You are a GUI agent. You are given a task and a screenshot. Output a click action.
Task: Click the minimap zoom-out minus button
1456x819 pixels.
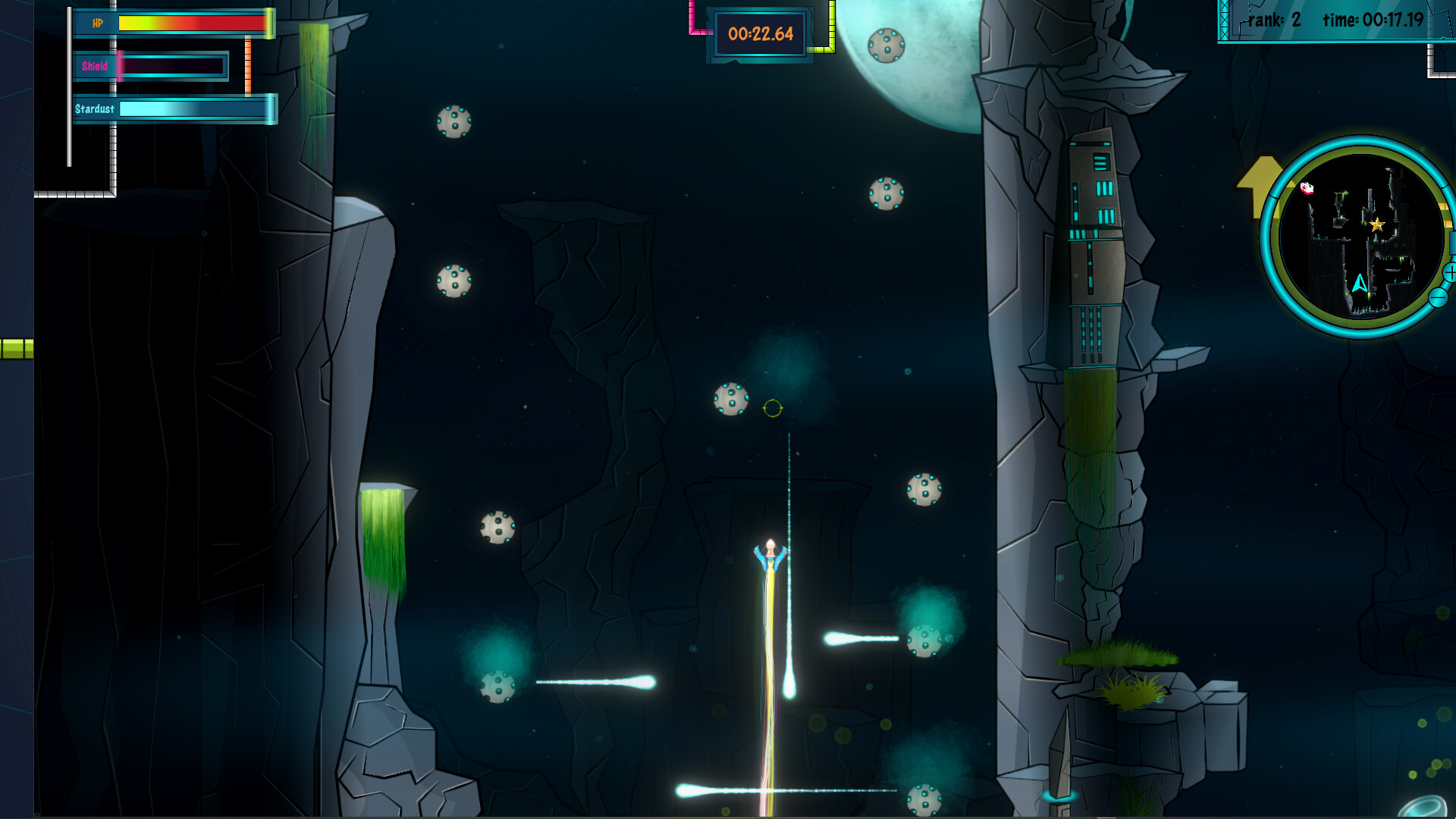[1438, 298]
